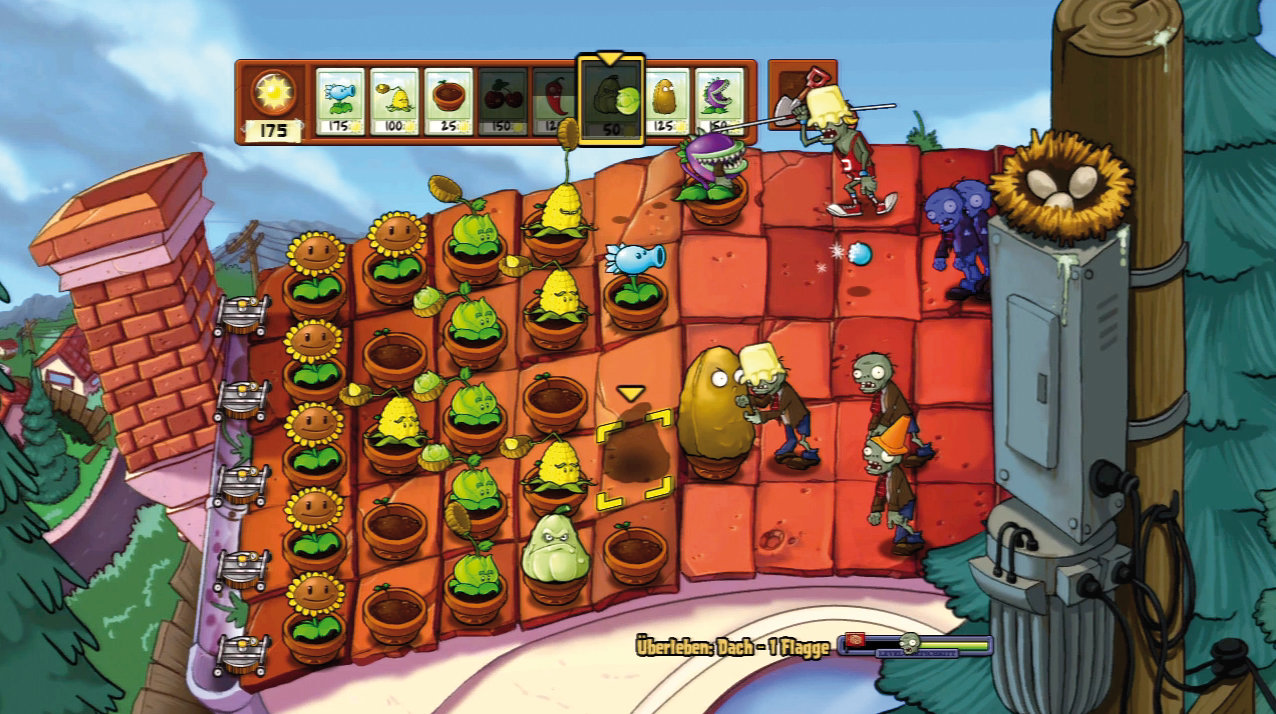The height and width of the screenshot is (714, 1276).
Task: Select the Snow Pea seed packet
Action: 340,101
